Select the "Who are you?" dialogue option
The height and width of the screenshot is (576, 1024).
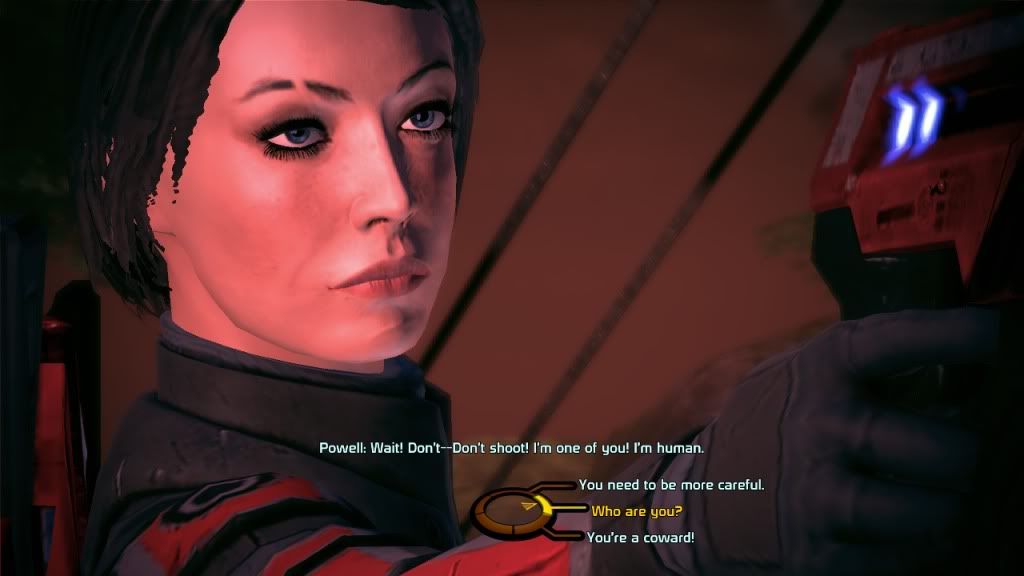636,511
